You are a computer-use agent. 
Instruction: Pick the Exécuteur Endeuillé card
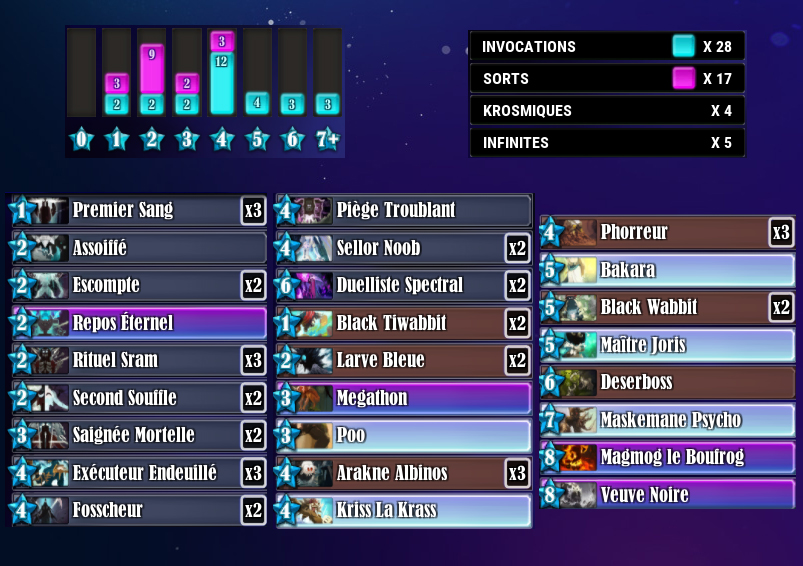140,472
